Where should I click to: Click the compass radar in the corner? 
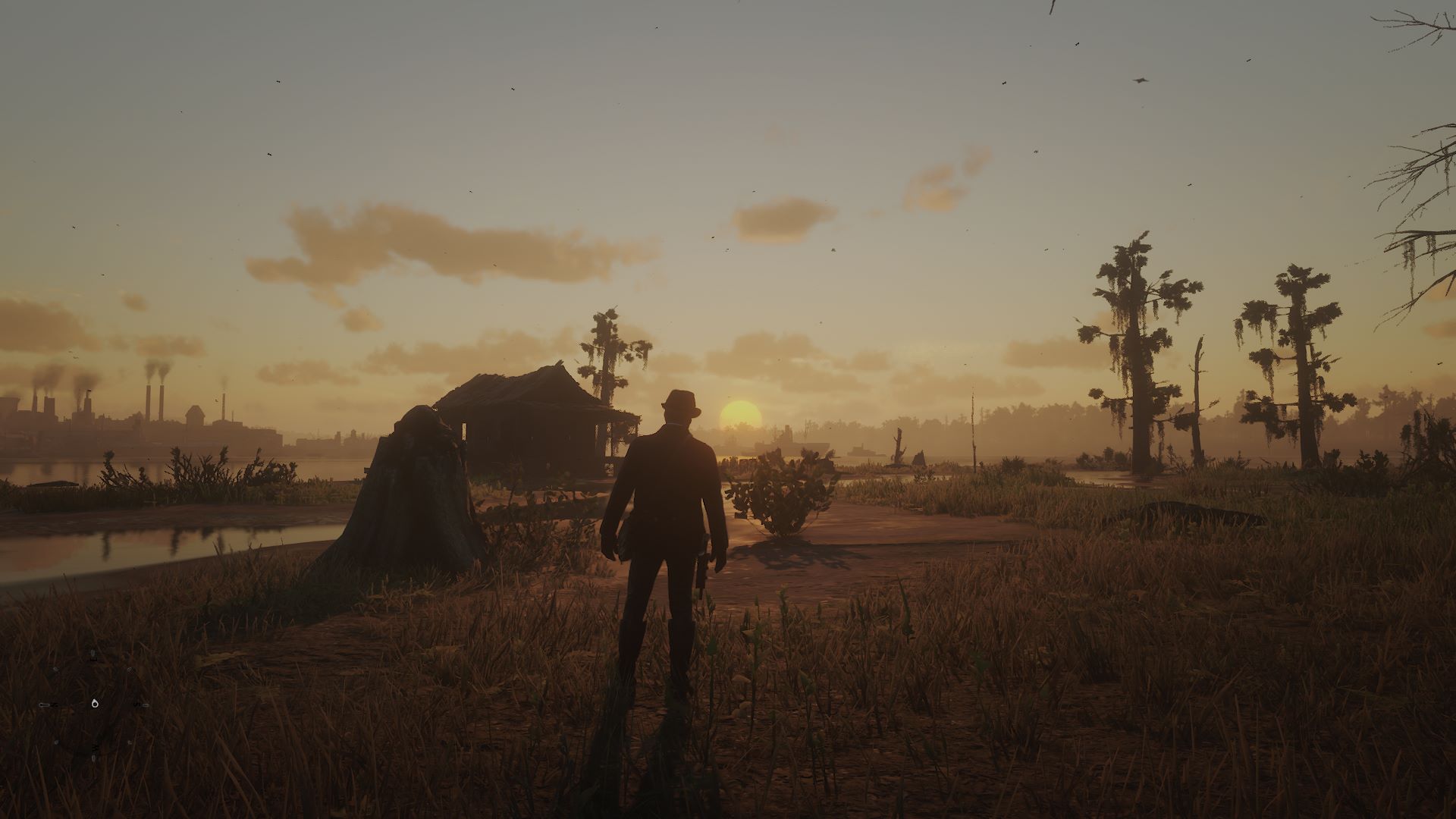tap(94, 704)
